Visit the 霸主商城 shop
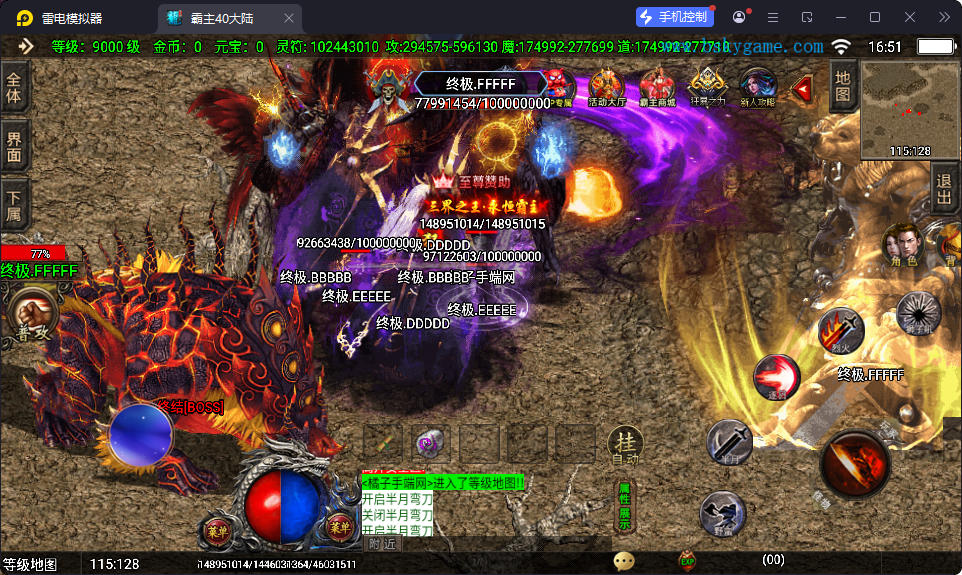This screenshot has height=575, width=962. pyautogui.click(x=657, y=88)
